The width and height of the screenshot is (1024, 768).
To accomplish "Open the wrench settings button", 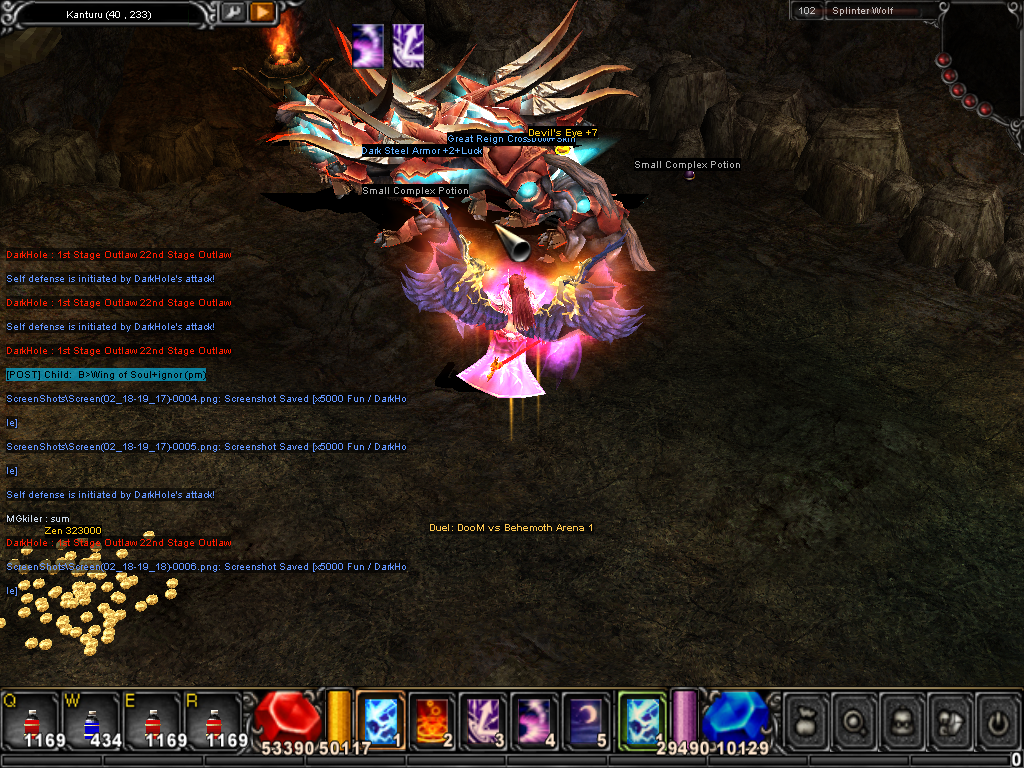I will coord(234,12).
